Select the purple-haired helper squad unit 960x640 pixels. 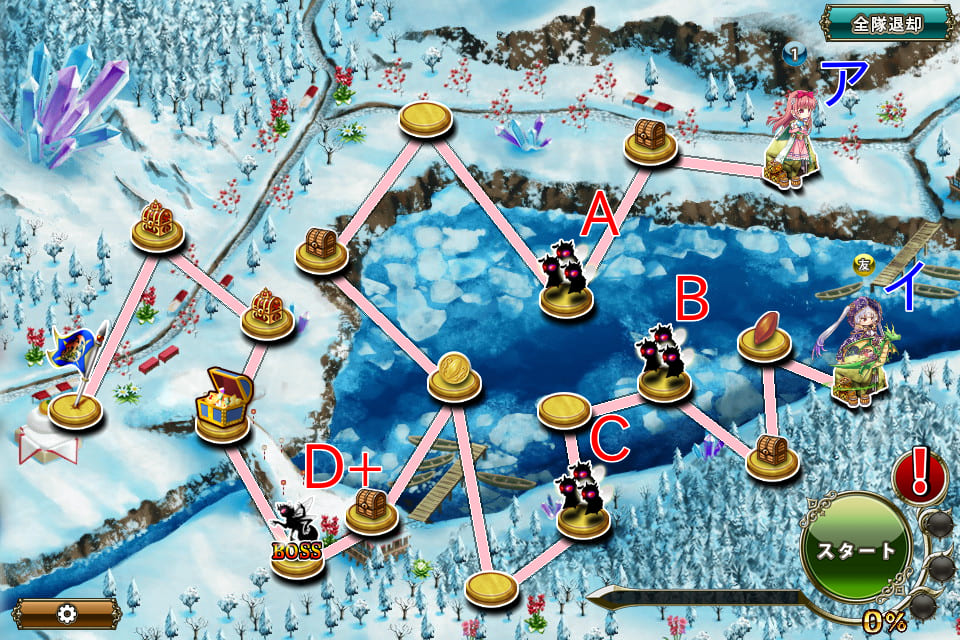pos(860,356)
